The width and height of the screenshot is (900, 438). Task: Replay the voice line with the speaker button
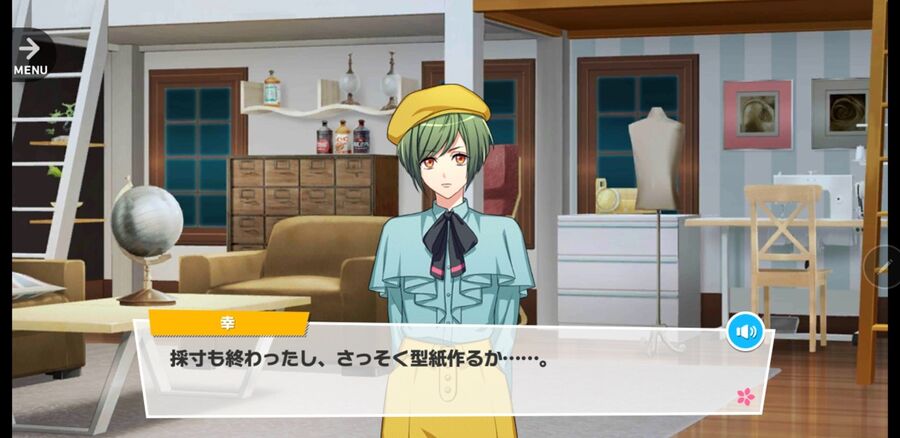point(745,331)
